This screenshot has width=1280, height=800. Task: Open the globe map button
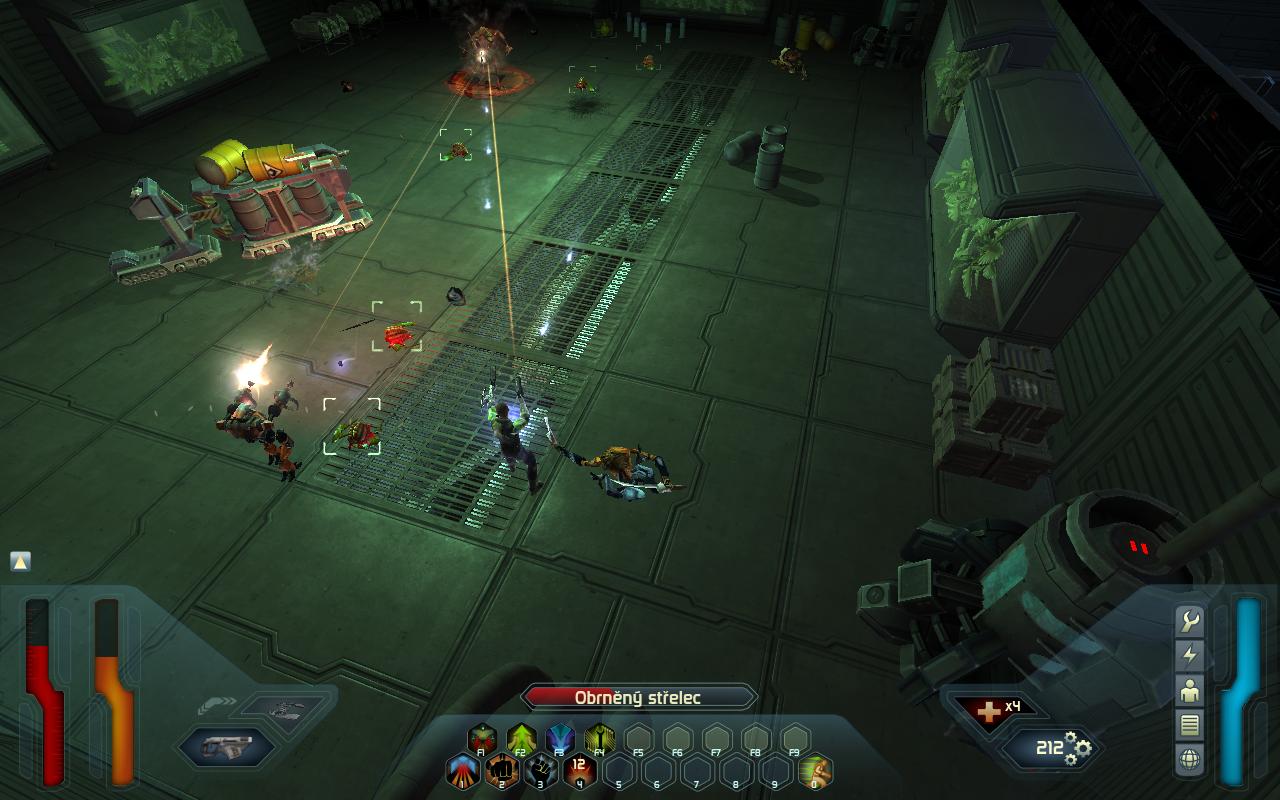point(1190,758)
